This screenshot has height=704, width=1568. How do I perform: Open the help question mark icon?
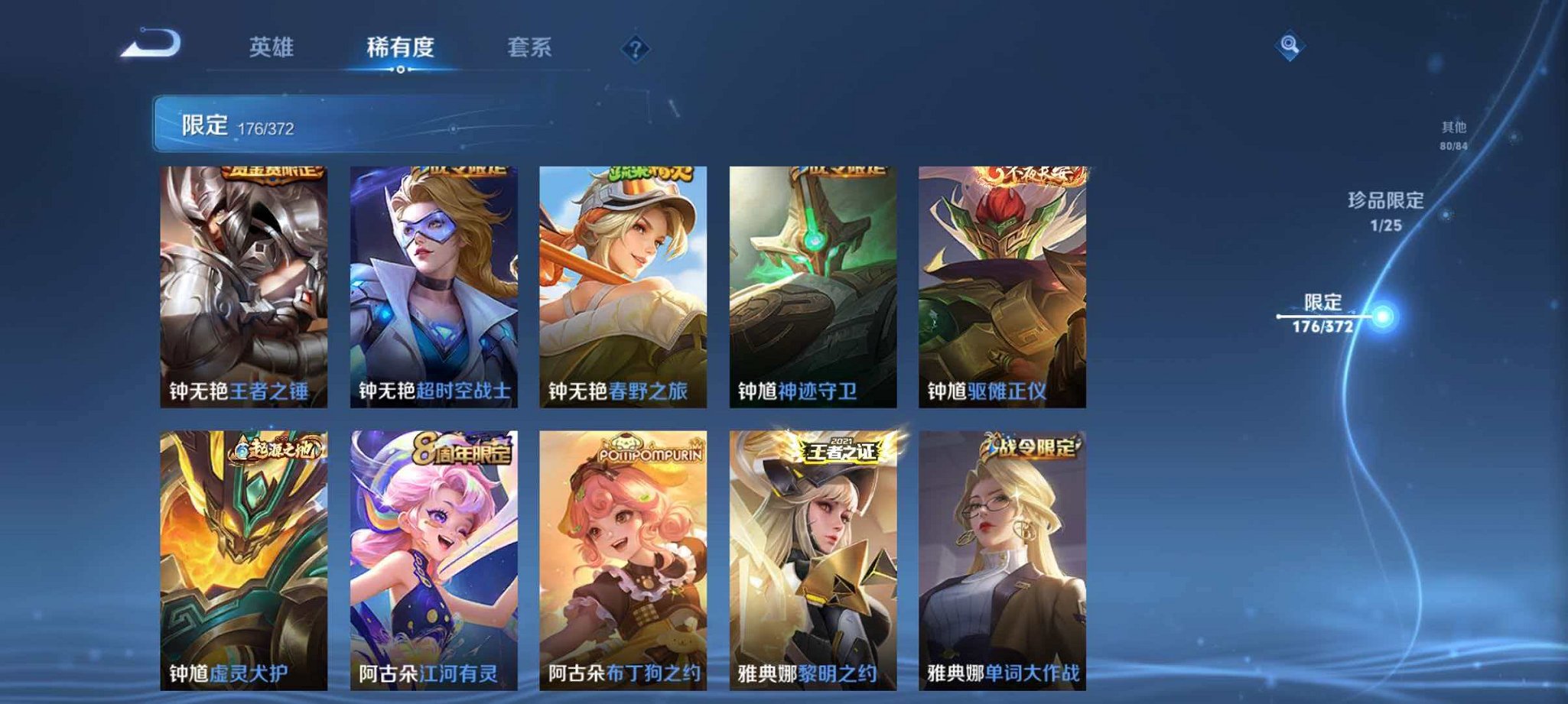coord(634,50)
